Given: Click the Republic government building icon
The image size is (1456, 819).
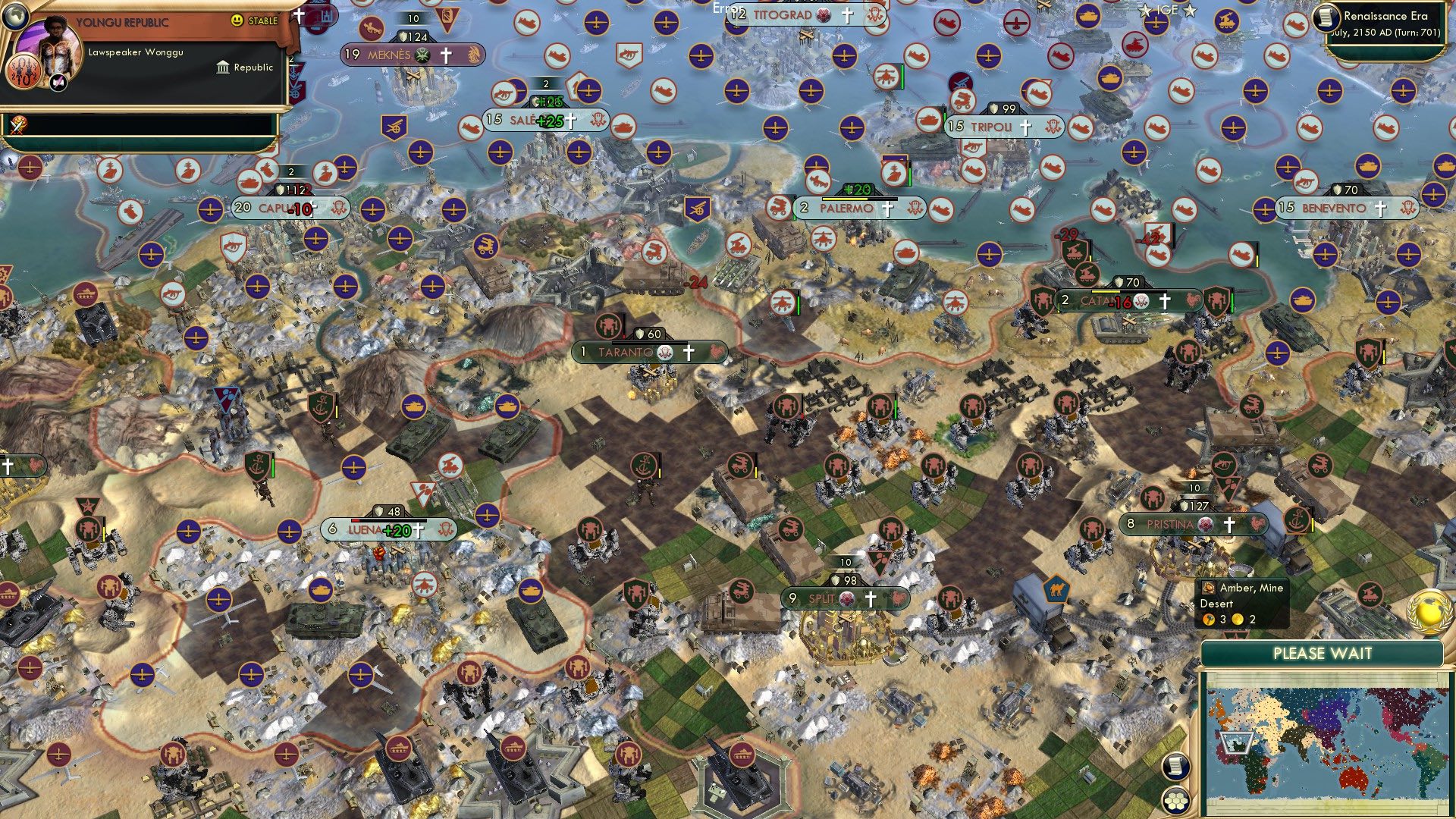Looking at the screenshot, I should [222, 67].
